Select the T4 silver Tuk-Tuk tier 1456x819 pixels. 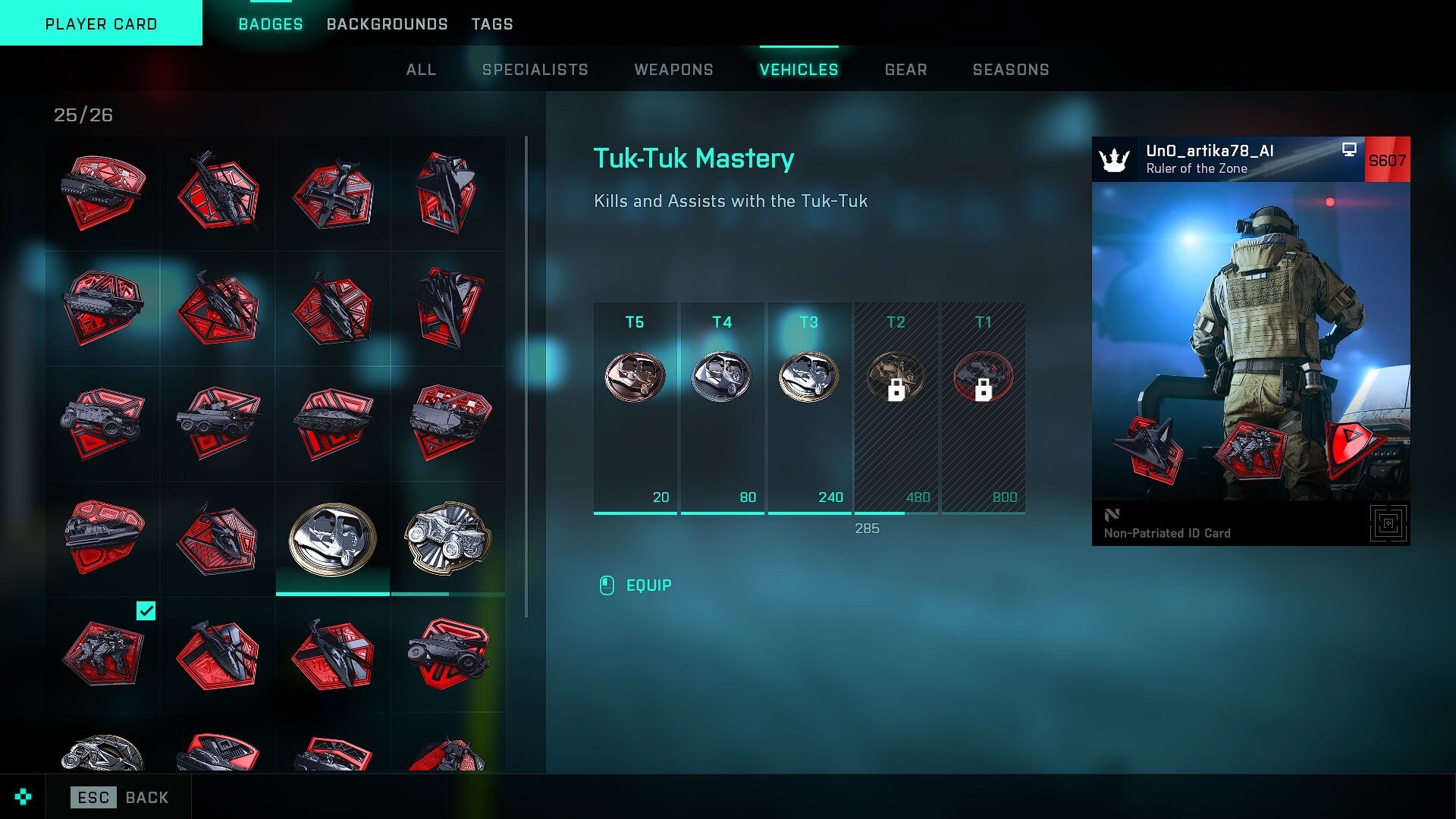click(722, 376)
